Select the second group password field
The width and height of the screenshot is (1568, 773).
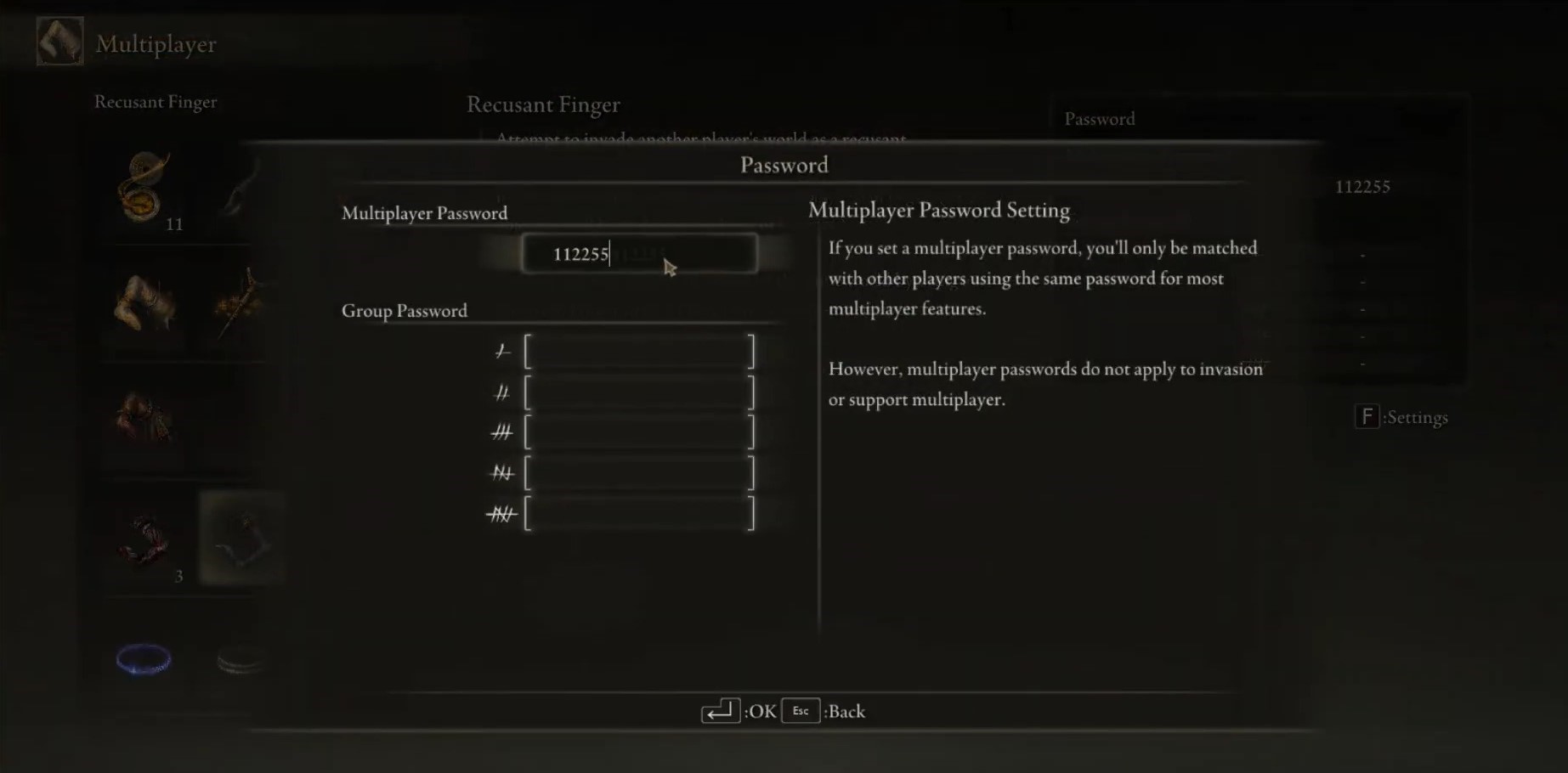coord(639,390)
